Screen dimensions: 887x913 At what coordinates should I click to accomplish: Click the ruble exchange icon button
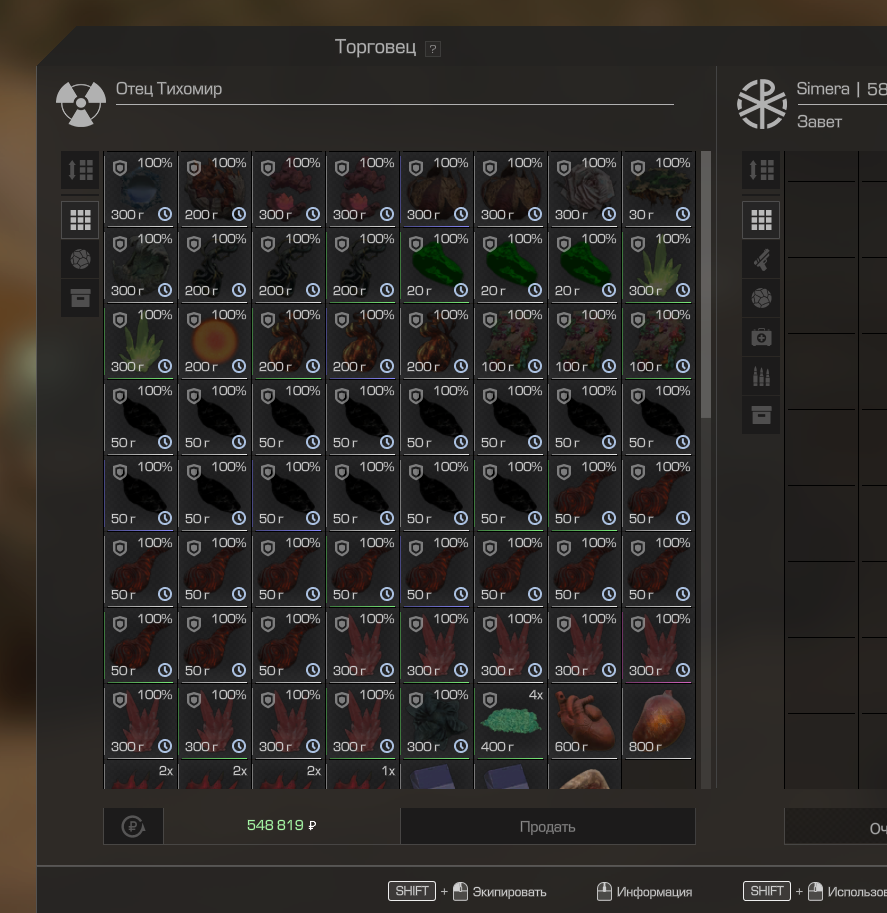point(133,826)
